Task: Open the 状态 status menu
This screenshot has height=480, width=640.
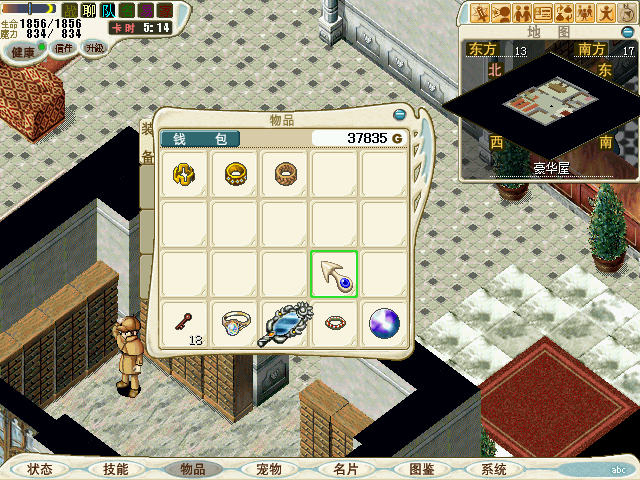Action: (x=40, y=468)
